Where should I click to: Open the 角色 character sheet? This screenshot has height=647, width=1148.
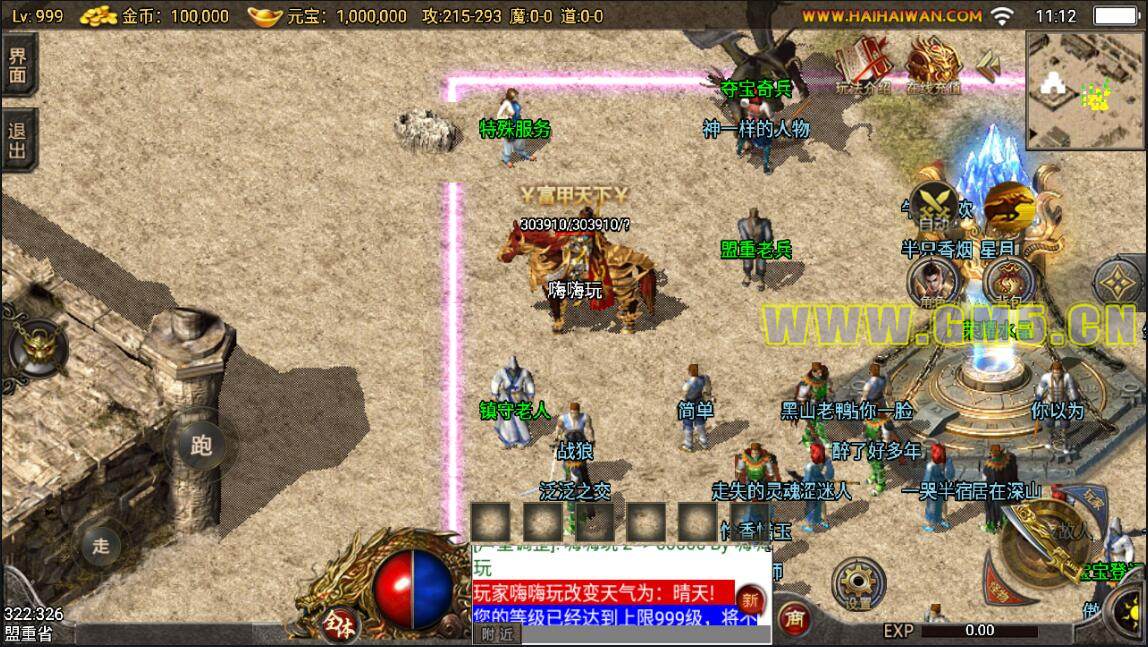click(934, 281)
